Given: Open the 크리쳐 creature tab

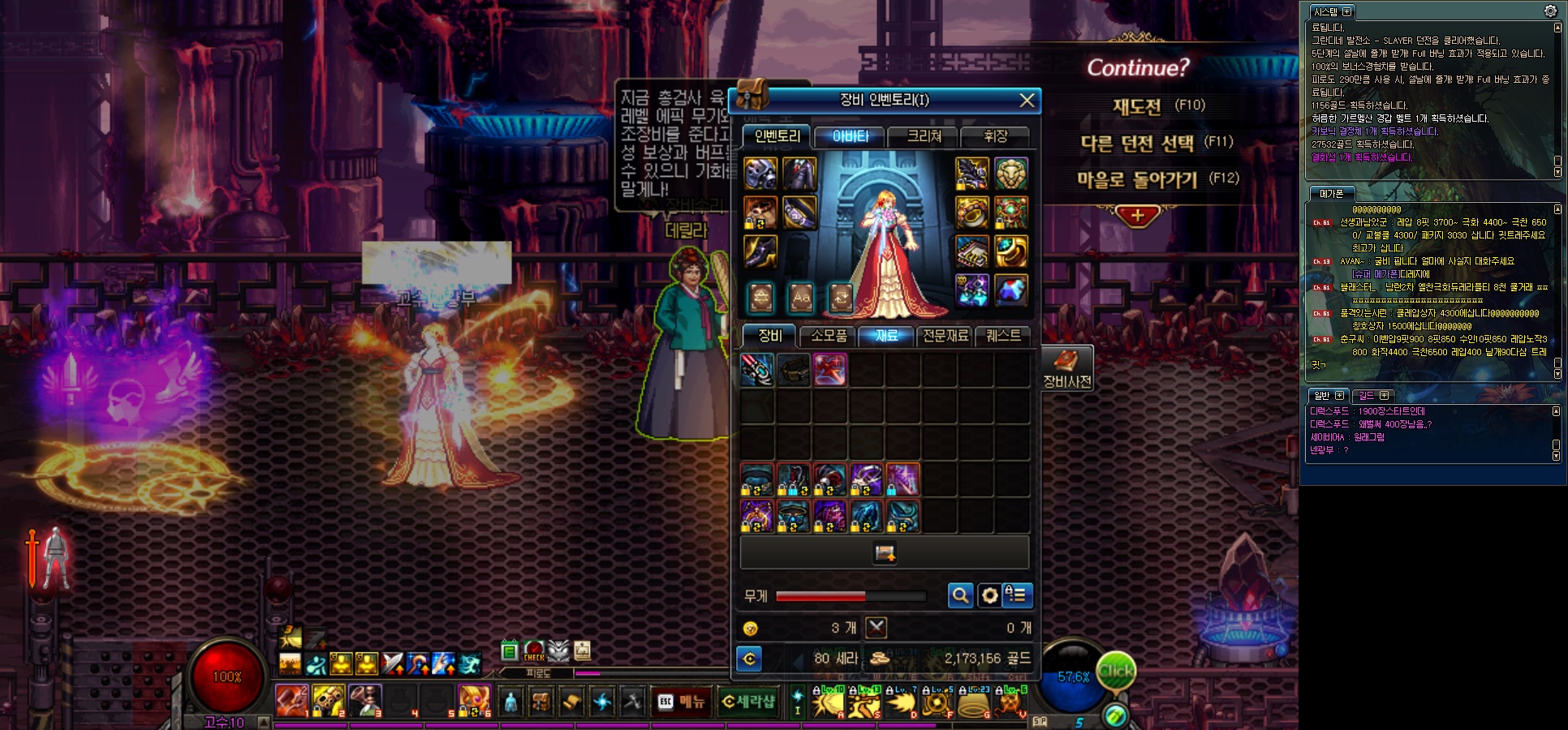Looking at the screenshot, I should pyautogui.click(x=924, y=136).
